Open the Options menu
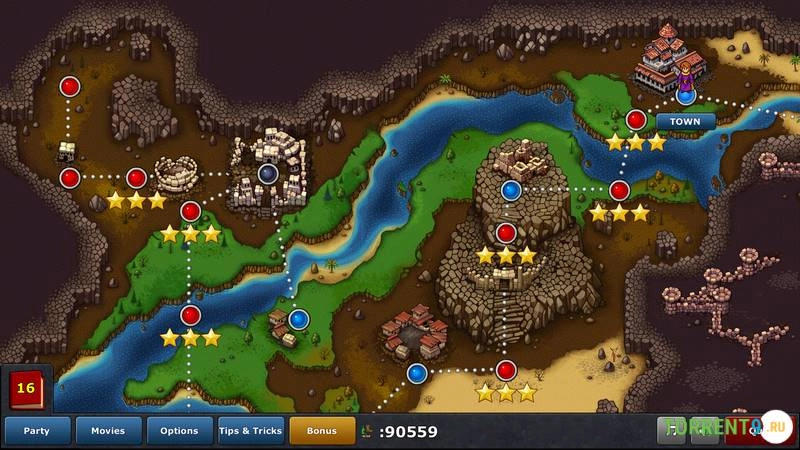 pos(179,431)
